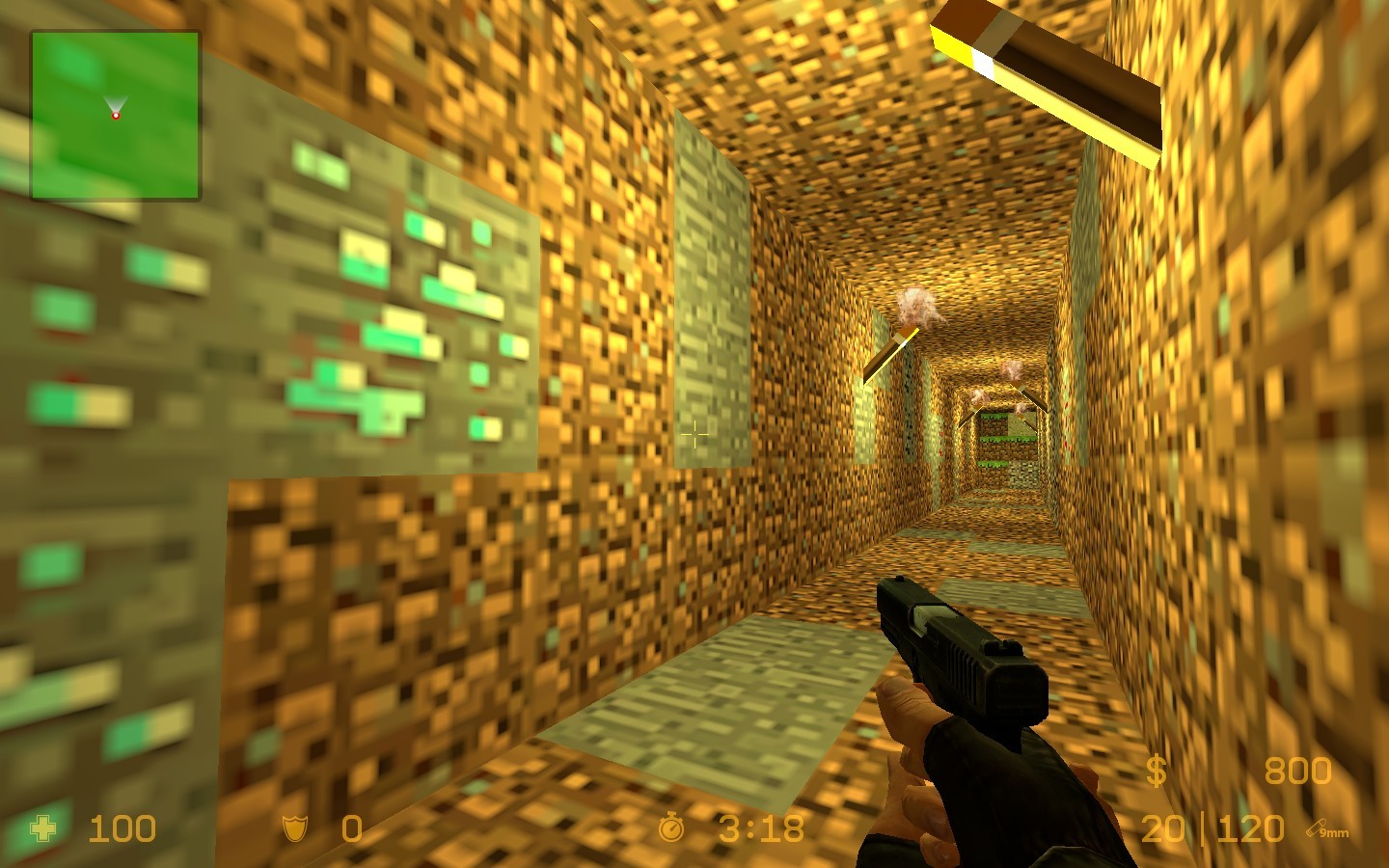
Task: Click the red dot on the radar
Action: (116, 118)
